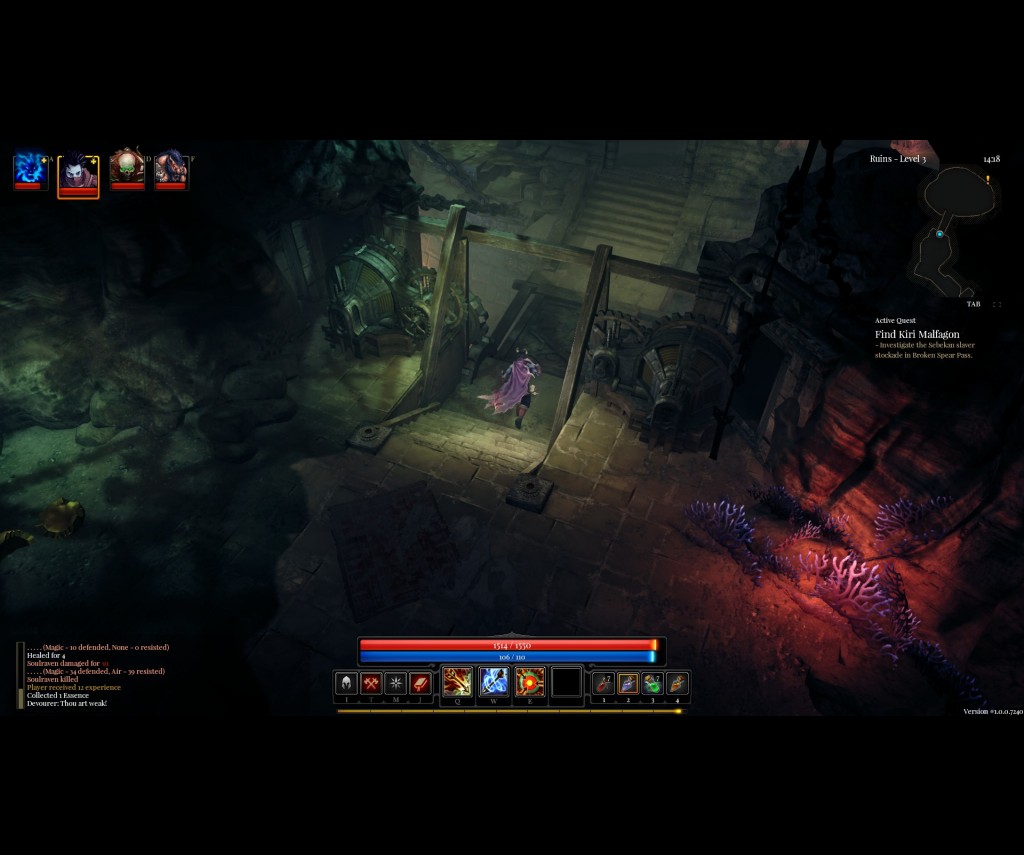Click the white starburst map icon
Image resolution: width=1024 pixels, height=855 pixels.
coord(396,684)
